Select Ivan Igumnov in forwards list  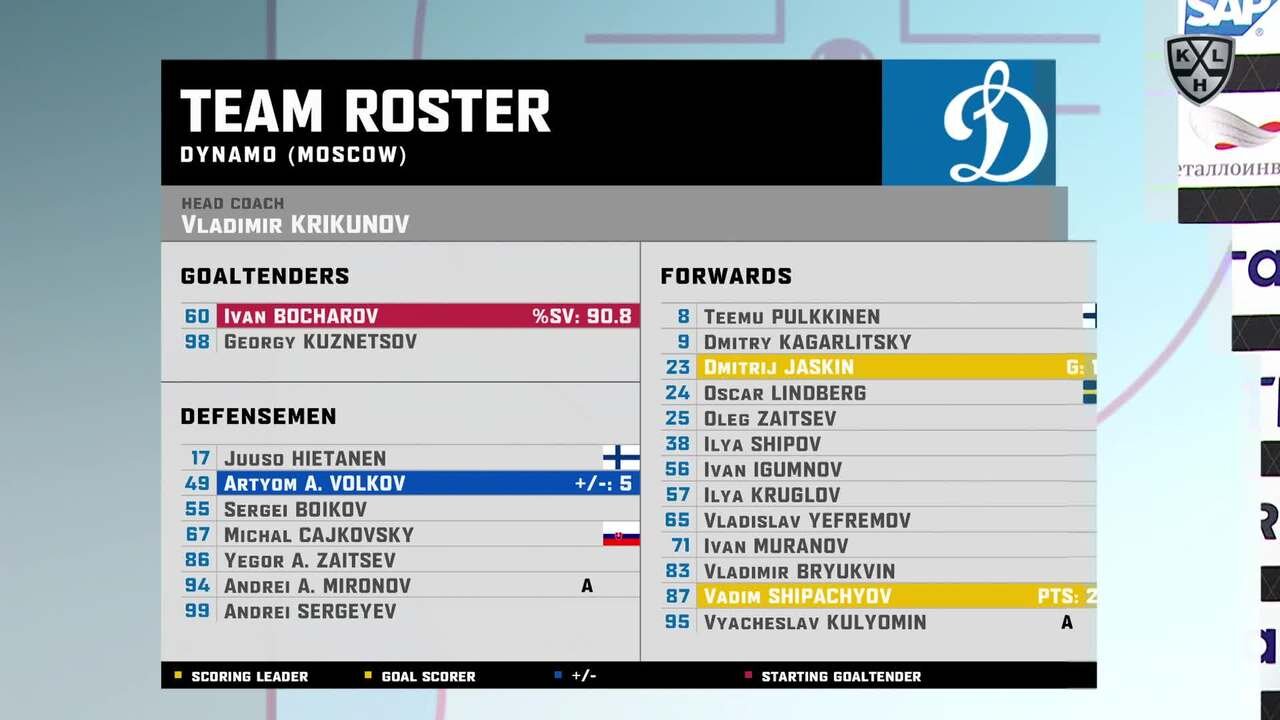(878, 469)
